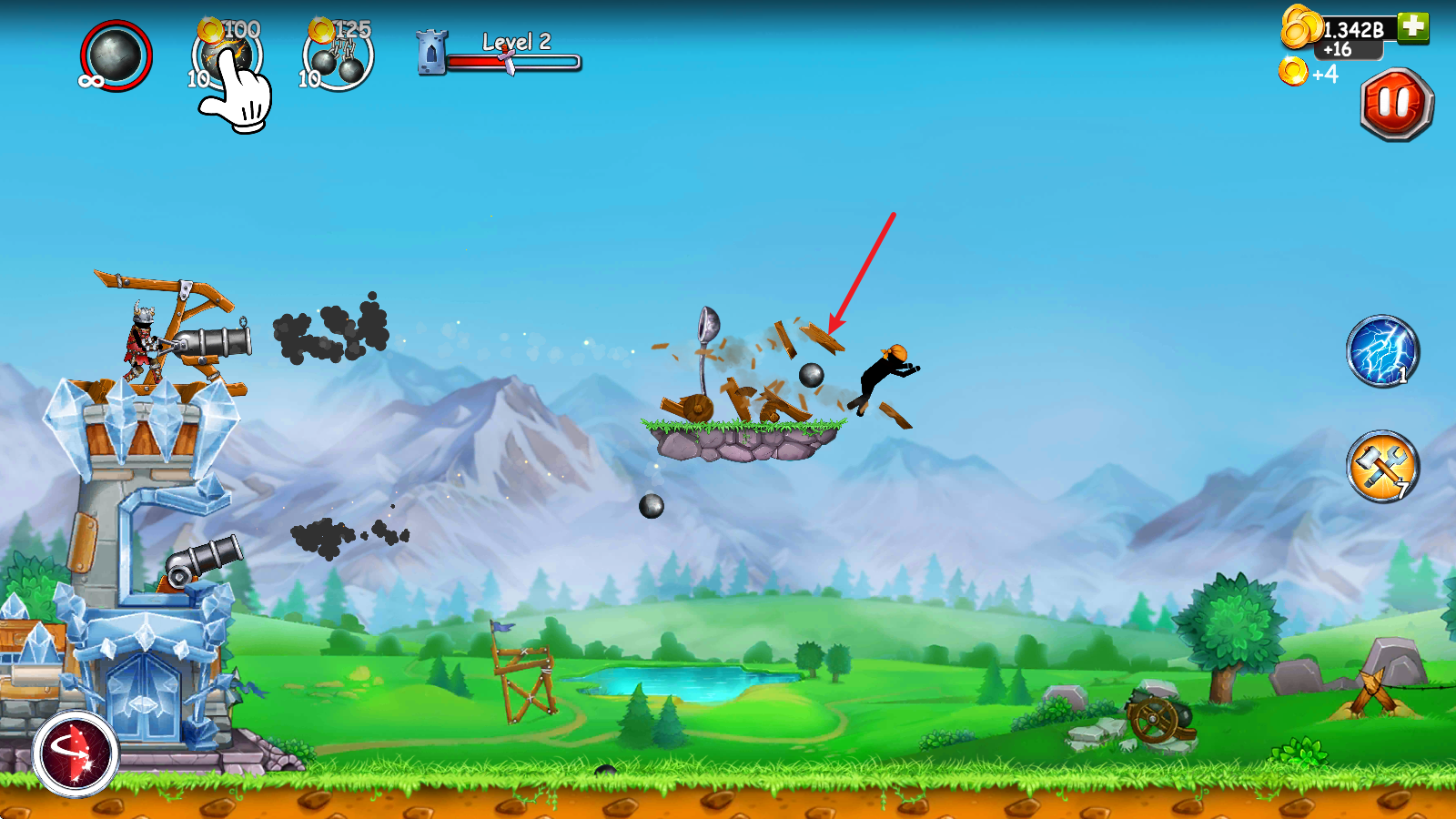Select the default infinite cannonball ammo
This screenshot has height=819, width=1456.
click(116, 56)
